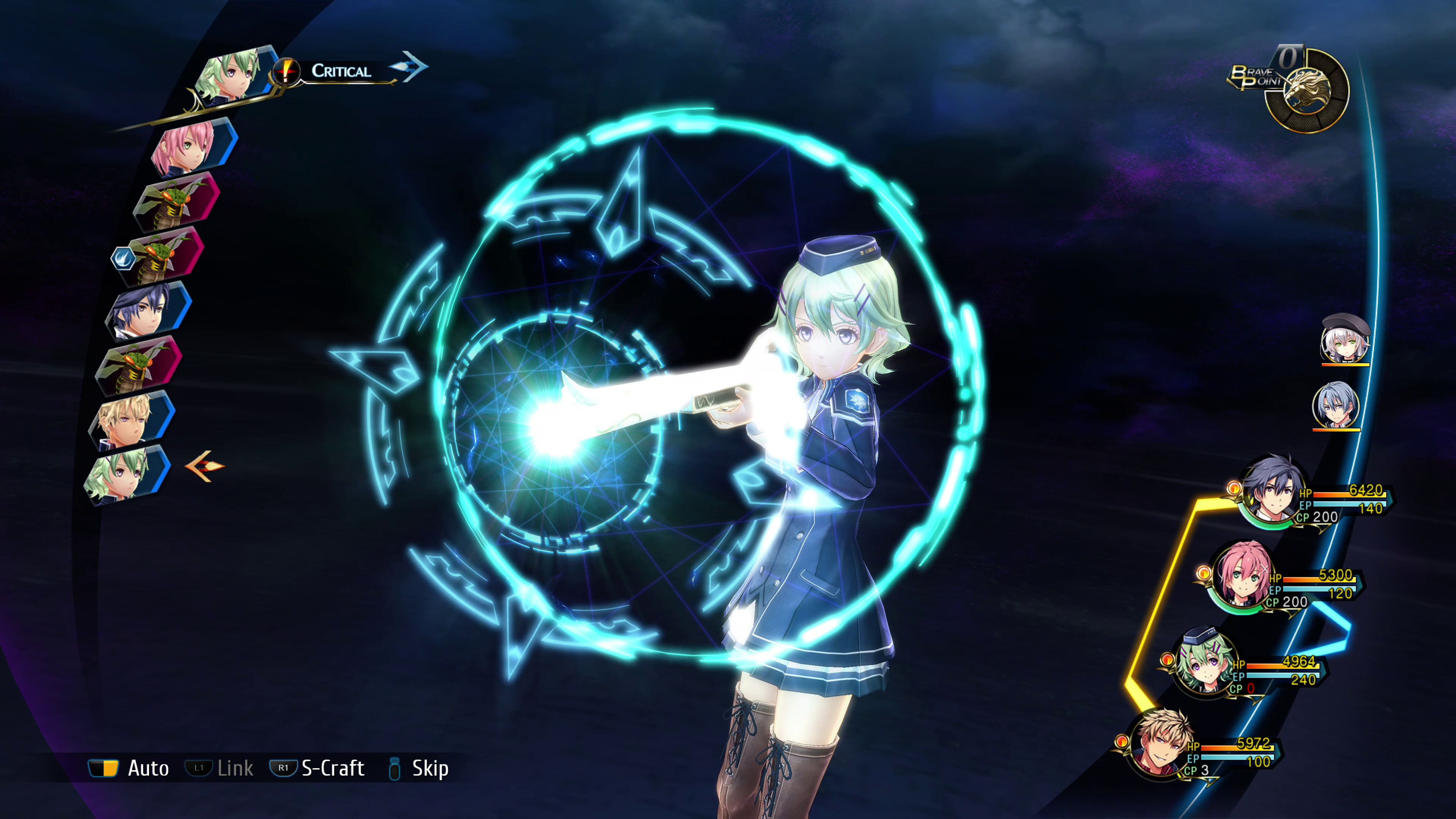
Task: Click the Brave Point lion gauge
Action: 1307,91
